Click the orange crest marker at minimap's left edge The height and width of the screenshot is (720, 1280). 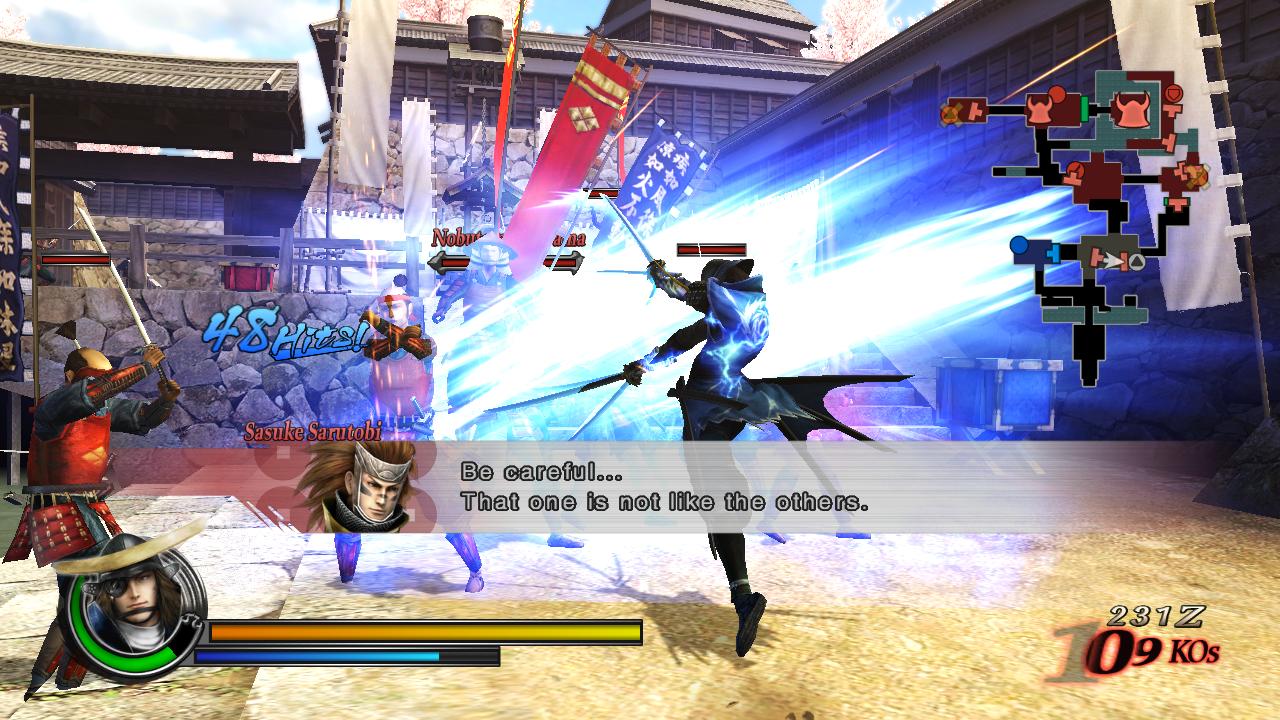(950, 112)
